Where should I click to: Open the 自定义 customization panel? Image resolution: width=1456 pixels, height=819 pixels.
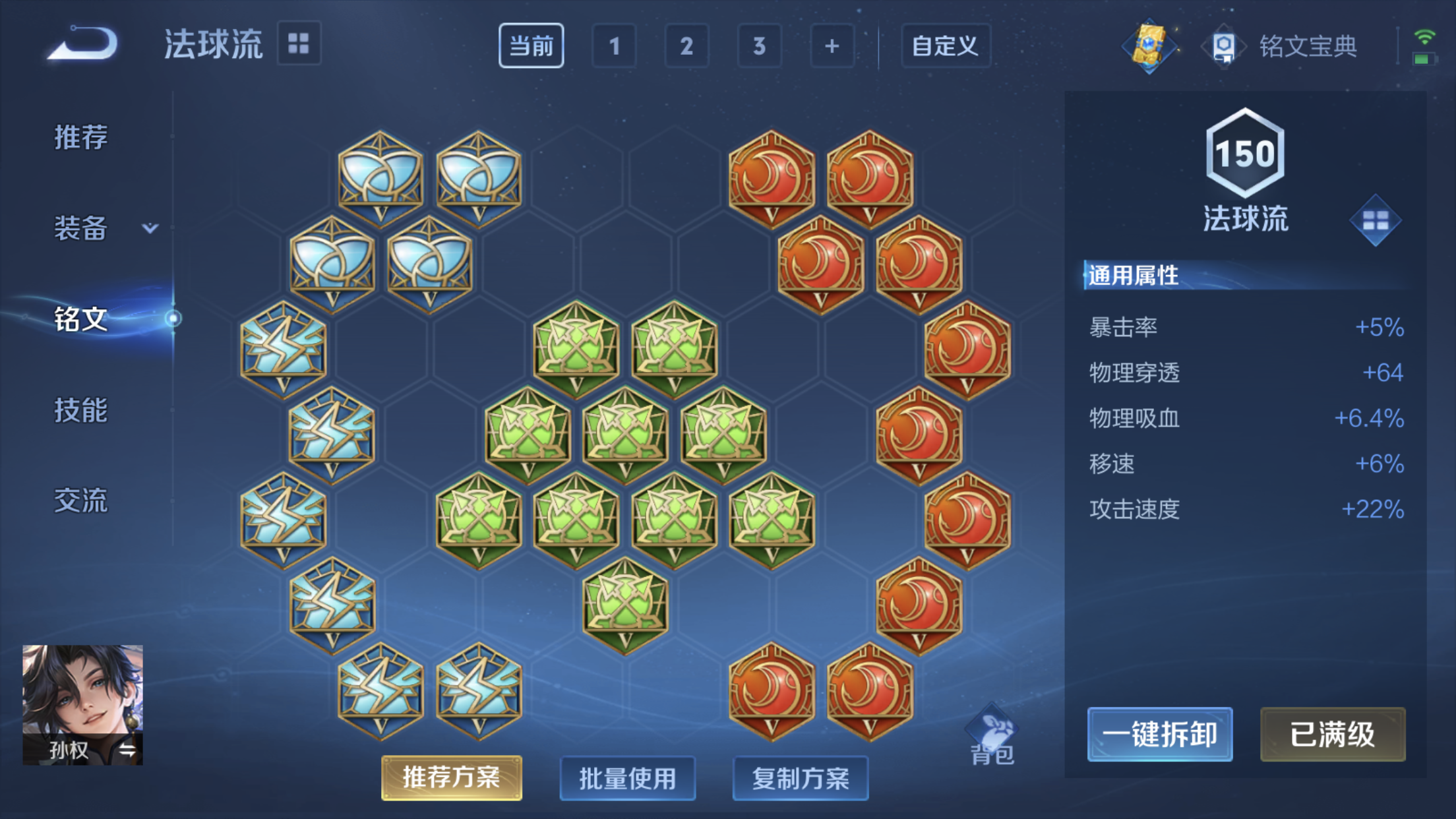(945, 46)
